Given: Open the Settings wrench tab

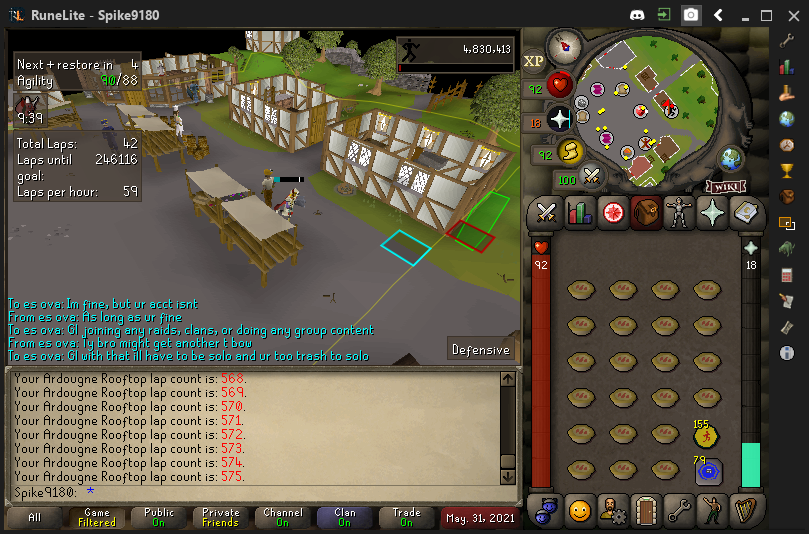Looking at the screenshot, I should 678,510.
